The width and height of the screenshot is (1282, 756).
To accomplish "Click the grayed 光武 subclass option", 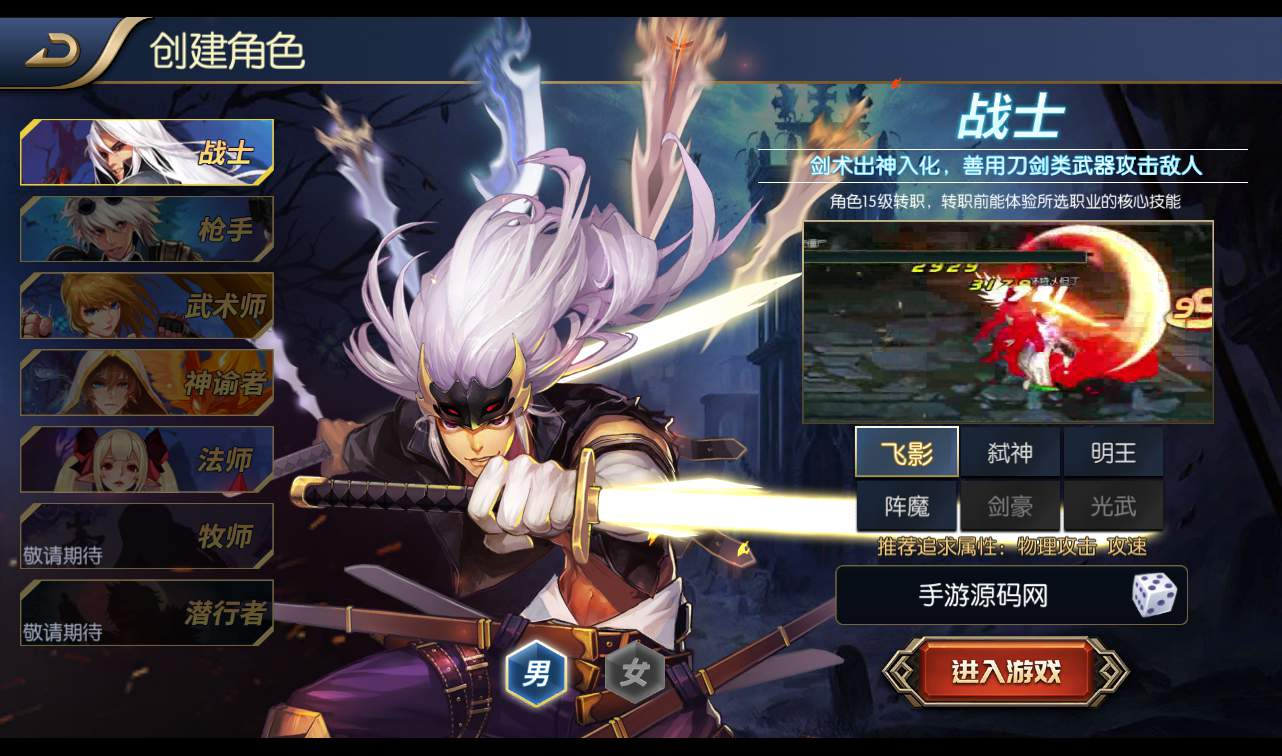I will [1113, 505].
